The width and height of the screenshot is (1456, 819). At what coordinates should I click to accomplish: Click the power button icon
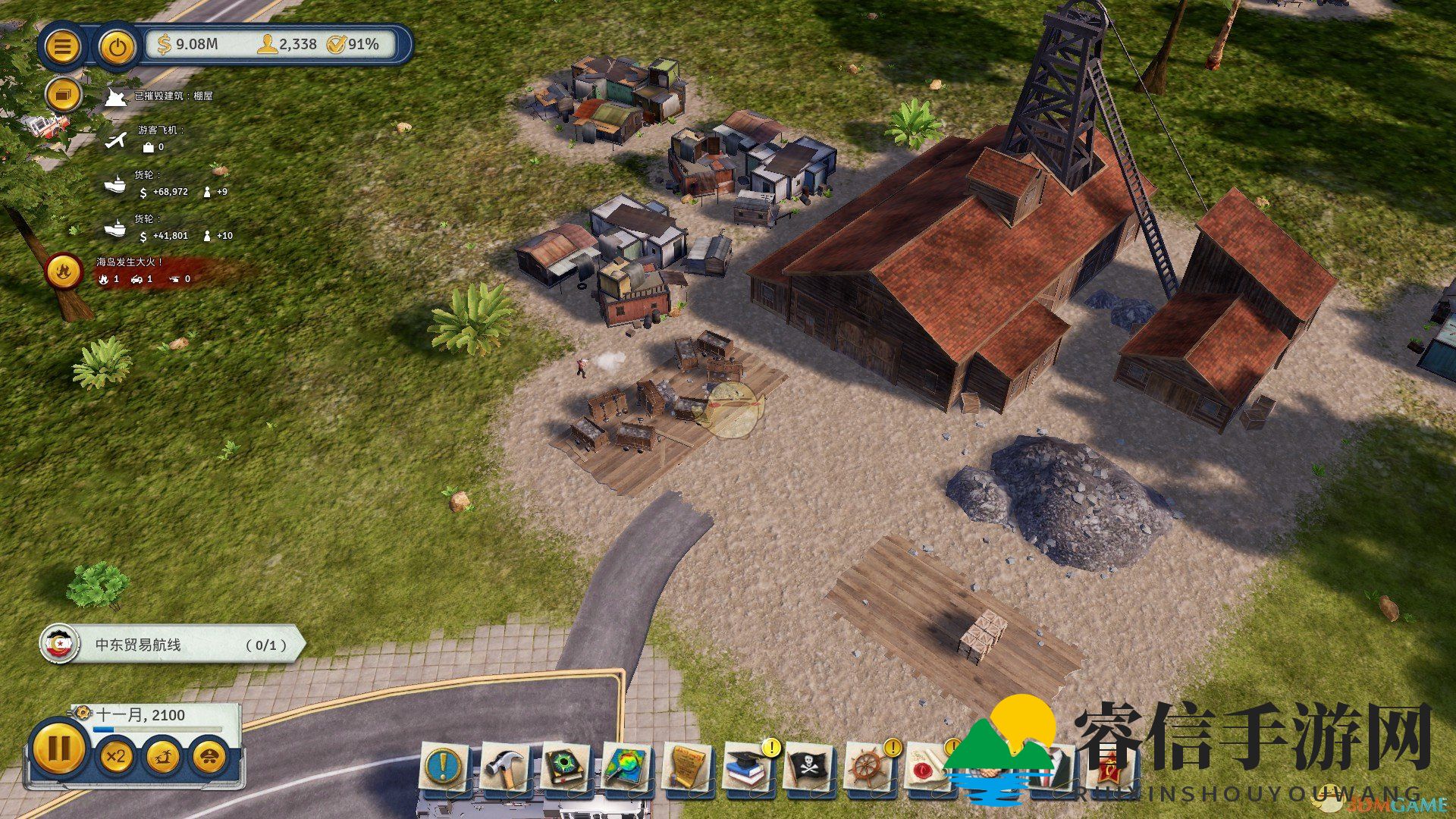tap(117, 47)
